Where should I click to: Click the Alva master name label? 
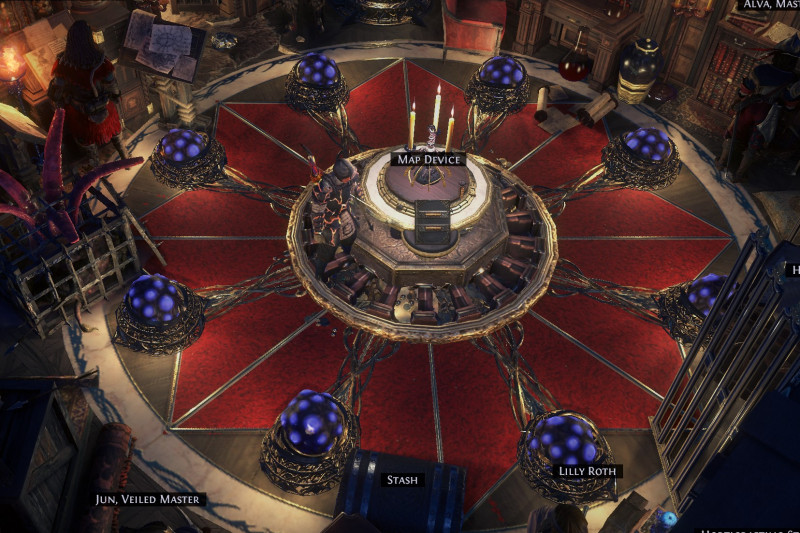(768, 4)
